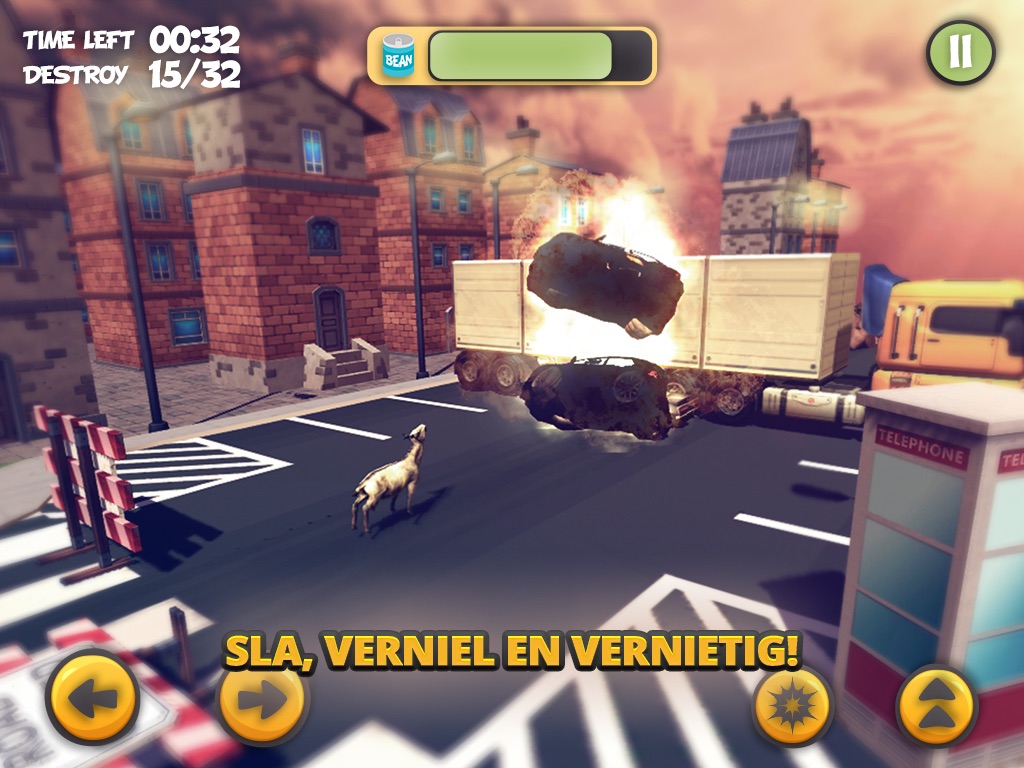
Task: Activate the smash attack burst button
Action: pos(793,705)
